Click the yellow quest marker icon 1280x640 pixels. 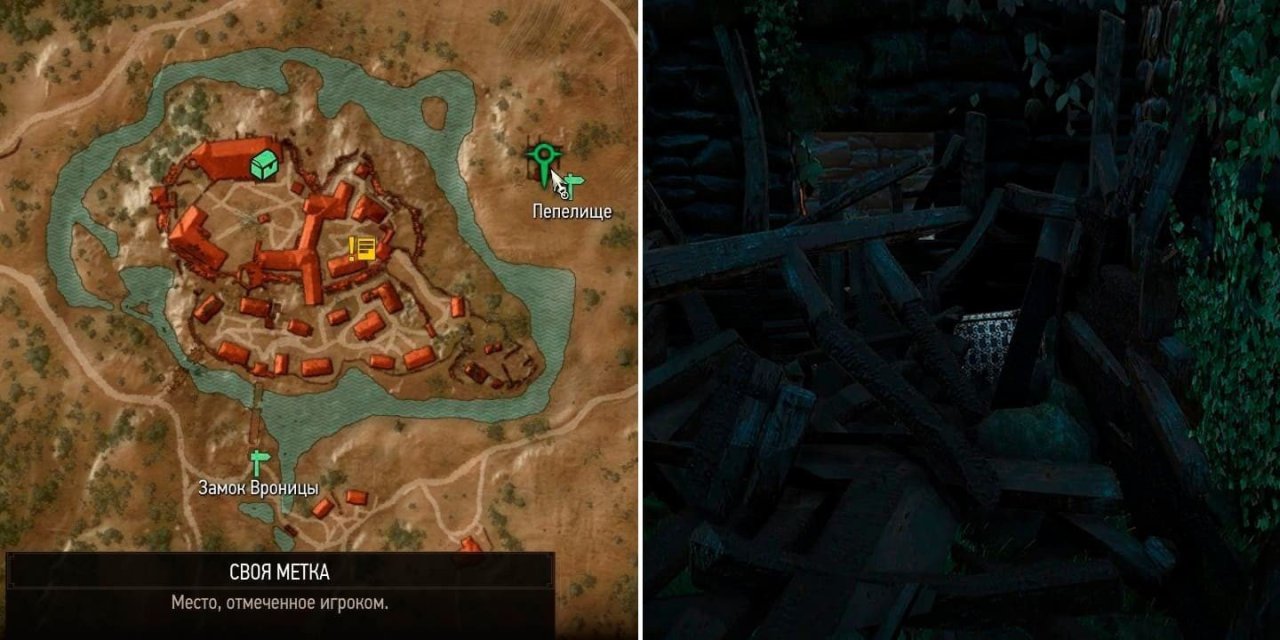pyautogui.click(x=361, y=248)
